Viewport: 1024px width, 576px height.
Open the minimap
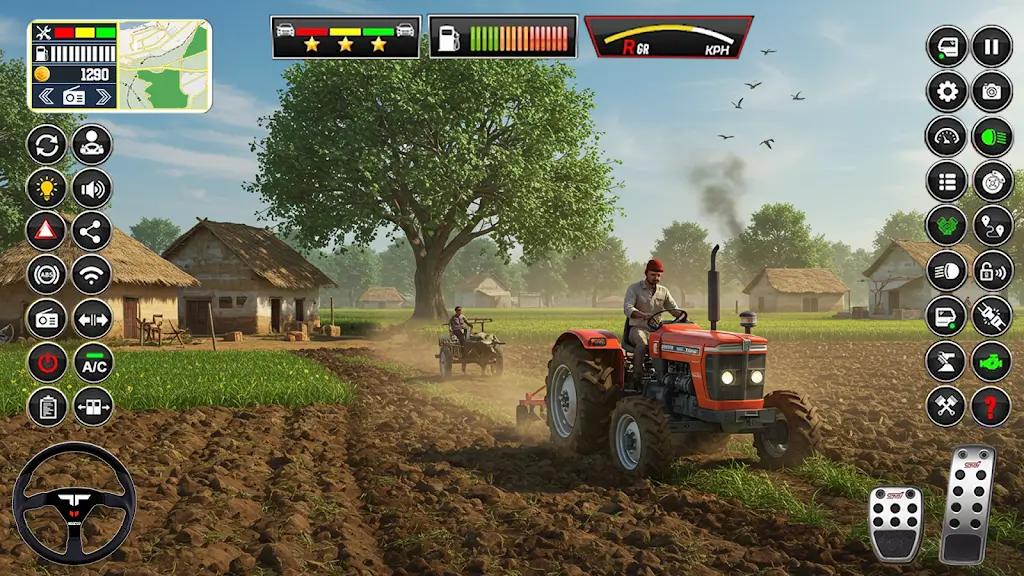click(x=165, y=65)
